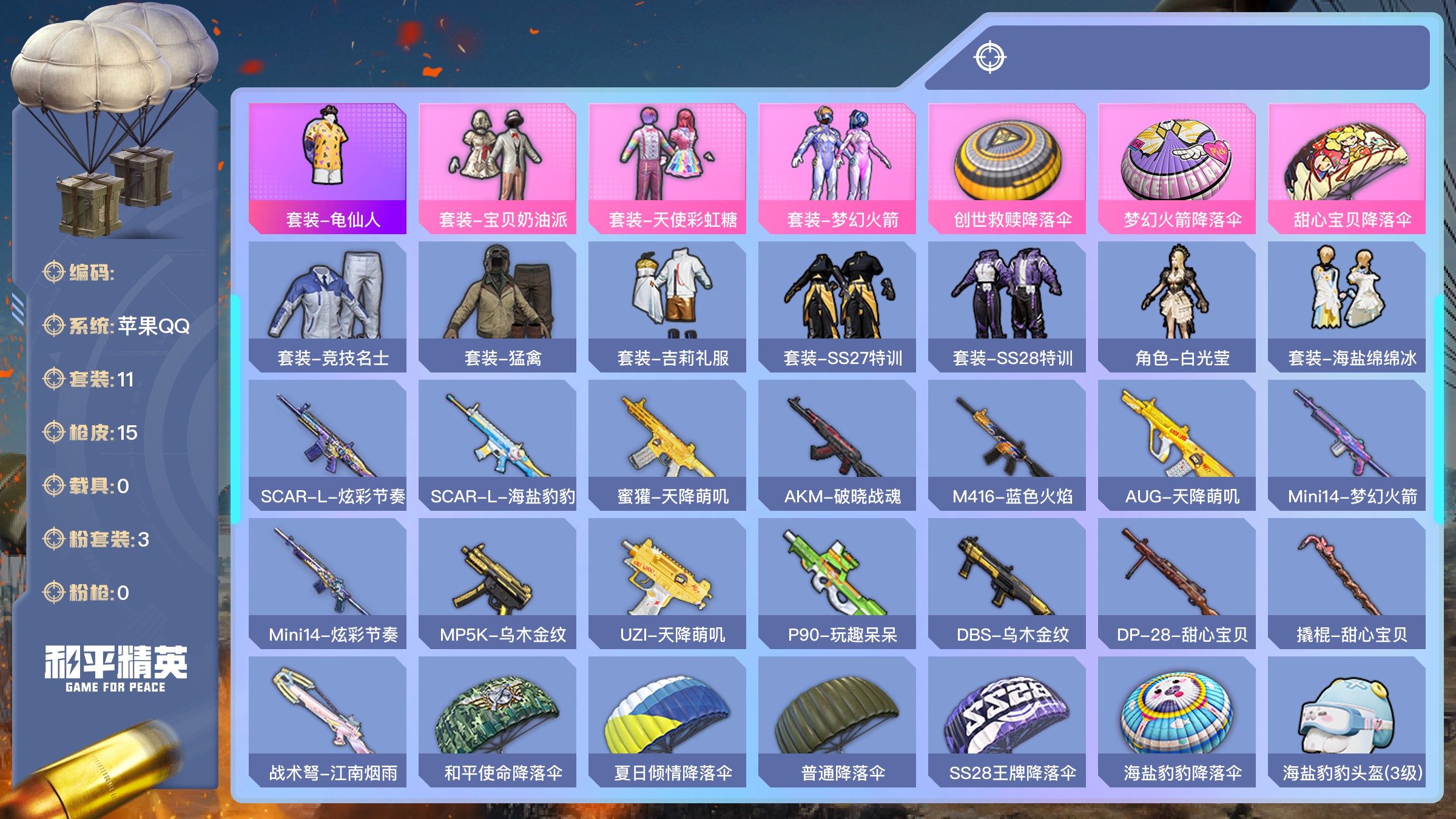The image size is (1456, 819).
Task: Open the 套装-SS27特训 outfit tile
Action: pos(837,307)
